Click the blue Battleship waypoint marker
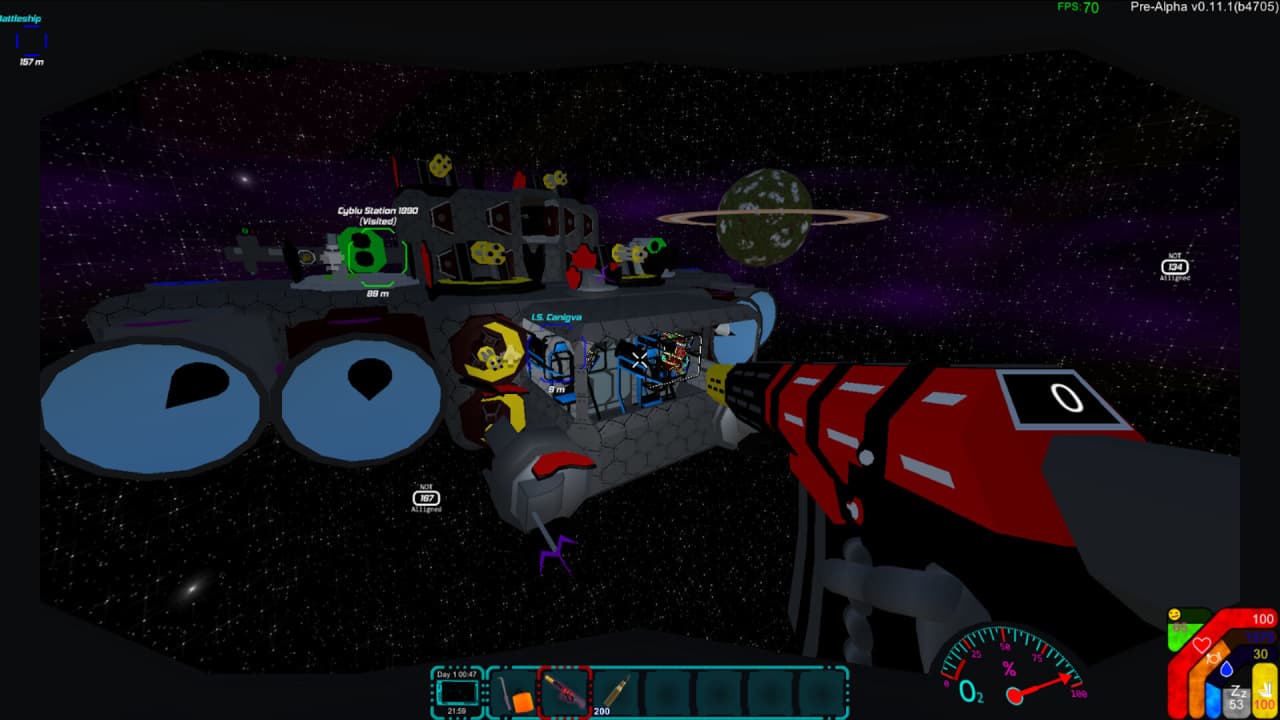The width and height of the screenshot is (1280, 720). [x=32, y=40]
